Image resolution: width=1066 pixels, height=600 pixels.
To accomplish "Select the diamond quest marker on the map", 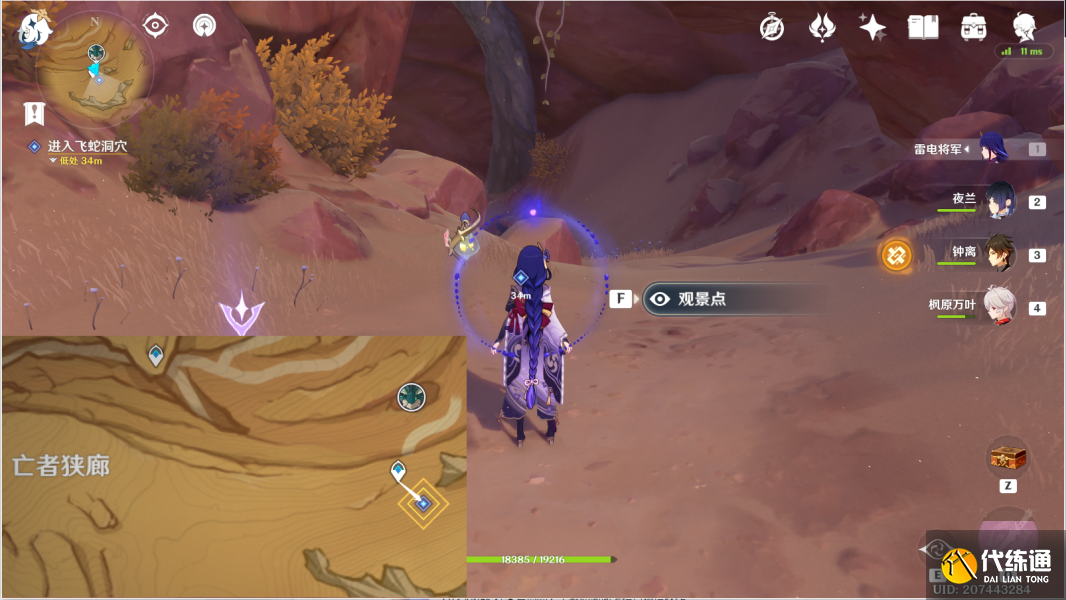I will point(423,503).
